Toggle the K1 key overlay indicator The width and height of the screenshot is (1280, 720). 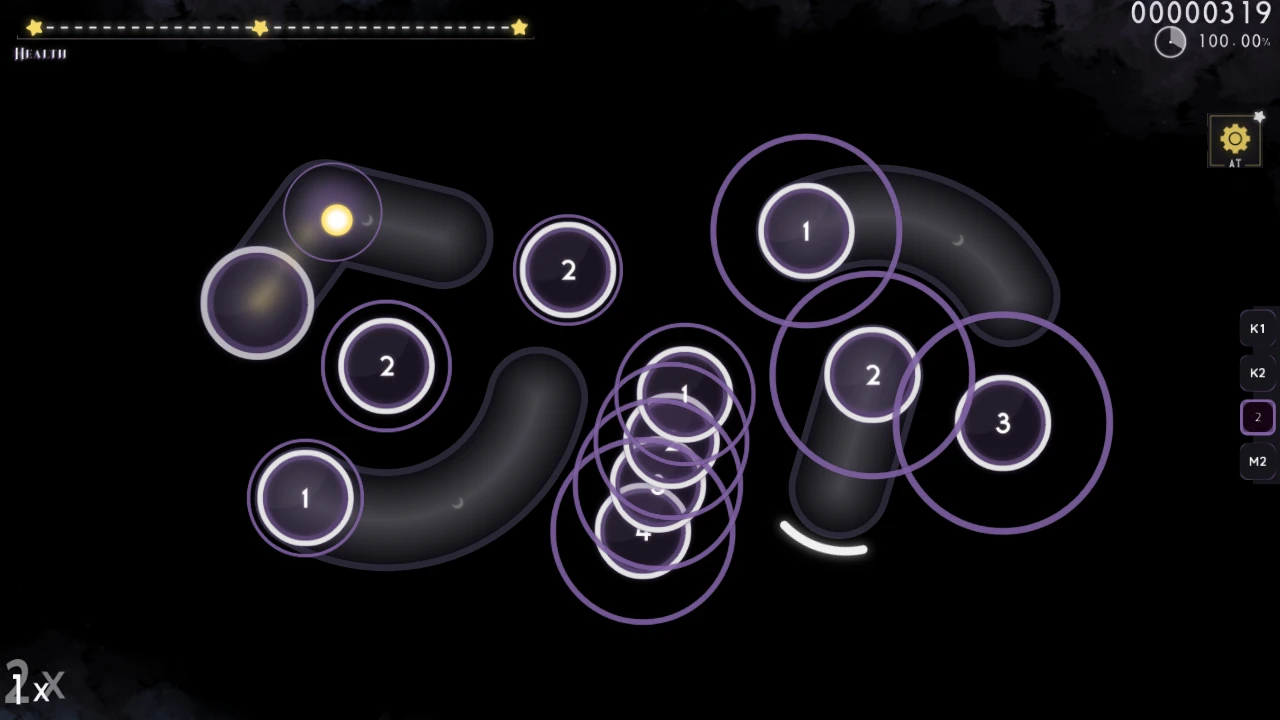coord(1257,328)
